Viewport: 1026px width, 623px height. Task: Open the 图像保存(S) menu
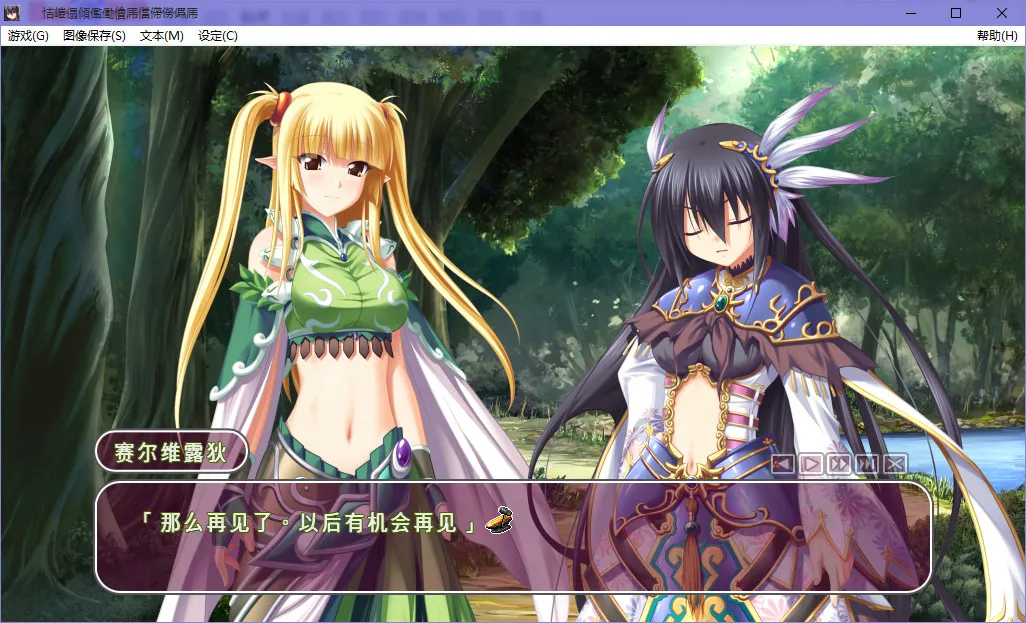[94, 36]
